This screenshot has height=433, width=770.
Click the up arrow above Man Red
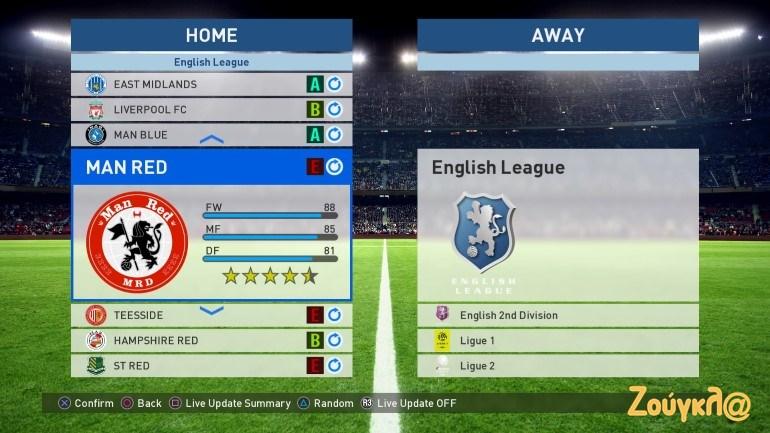pos(212,140)
